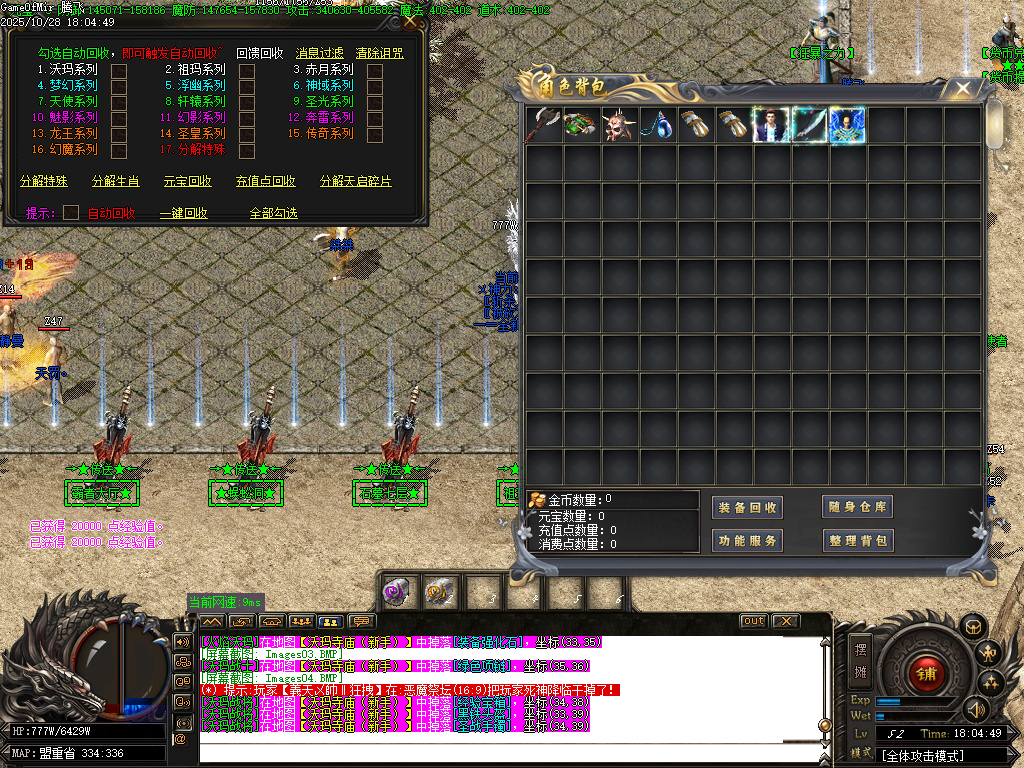
Task: Open 装备回收 equipment recycling
Action: 747,508
